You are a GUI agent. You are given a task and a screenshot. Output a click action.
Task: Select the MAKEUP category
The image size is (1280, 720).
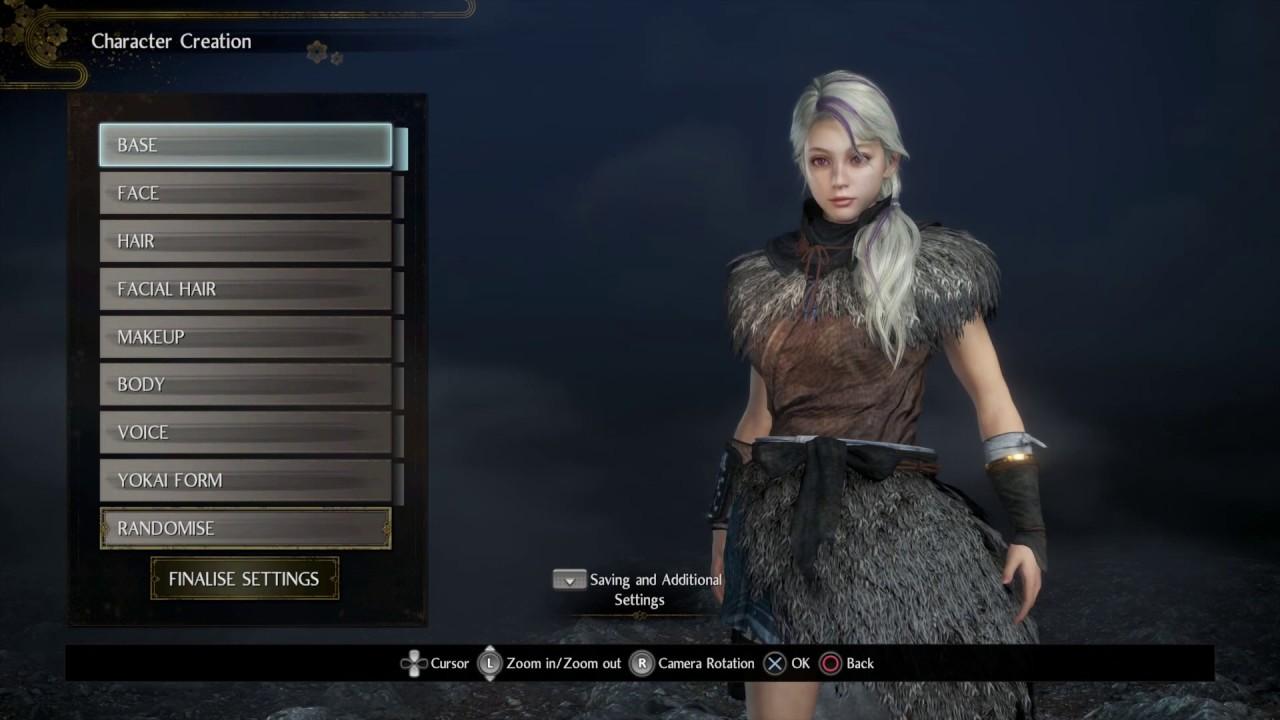point(245,337)
